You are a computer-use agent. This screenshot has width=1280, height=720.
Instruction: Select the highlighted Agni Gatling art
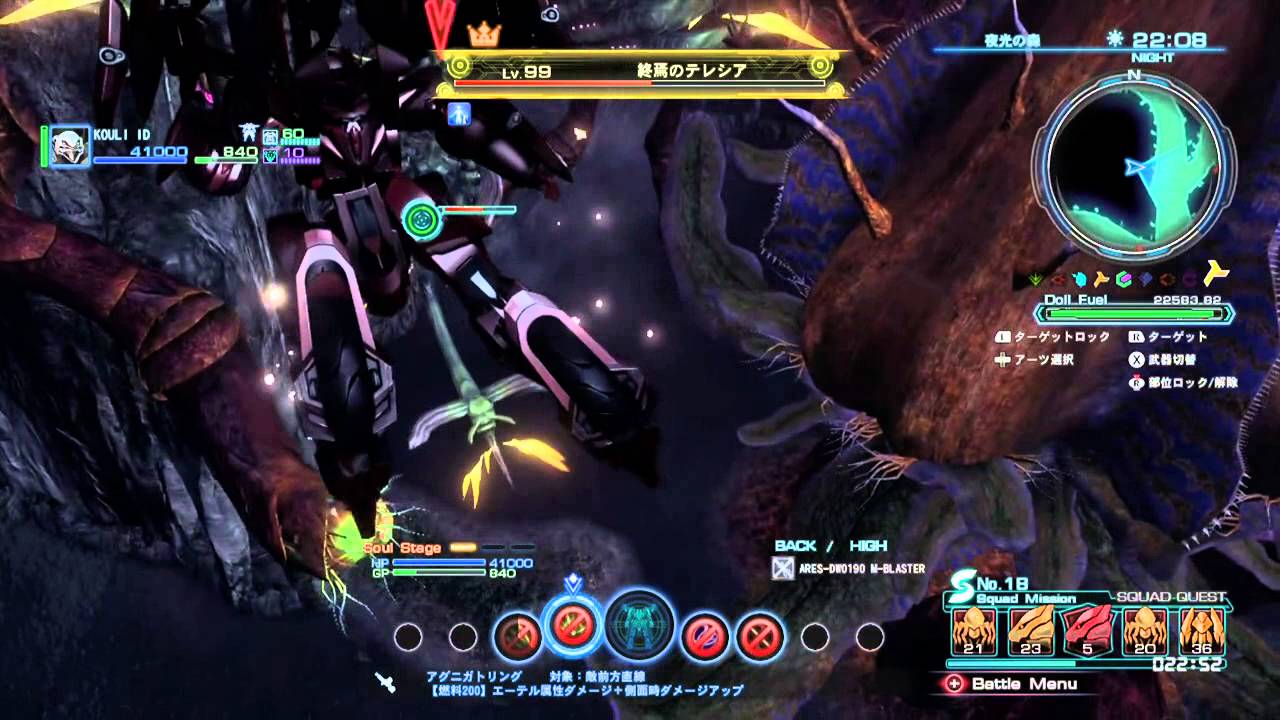[573, 627]
